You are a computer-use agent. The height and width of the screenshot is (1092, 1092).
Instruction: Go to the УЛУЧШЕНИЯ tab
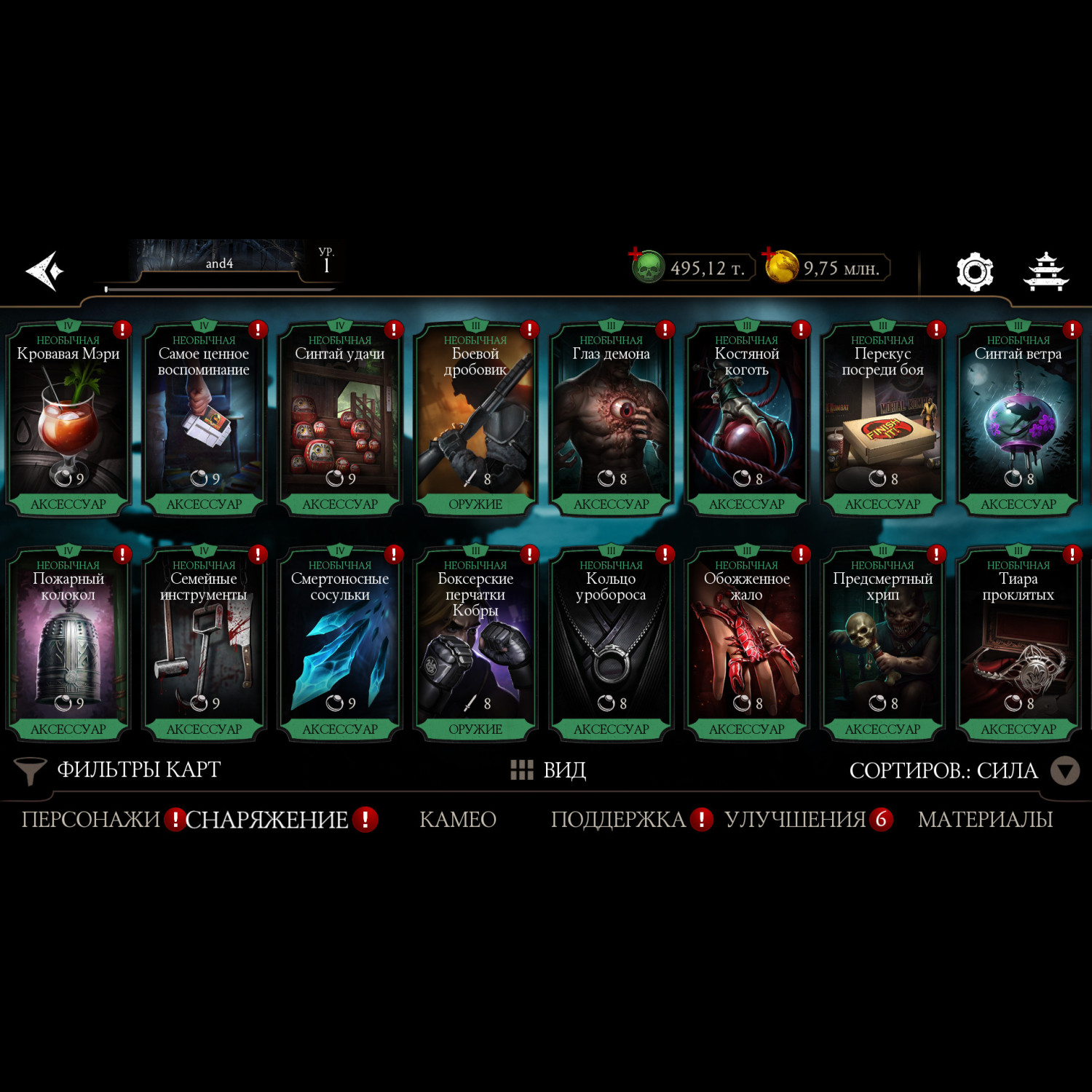pyautogui.click(x=795, y=820)
